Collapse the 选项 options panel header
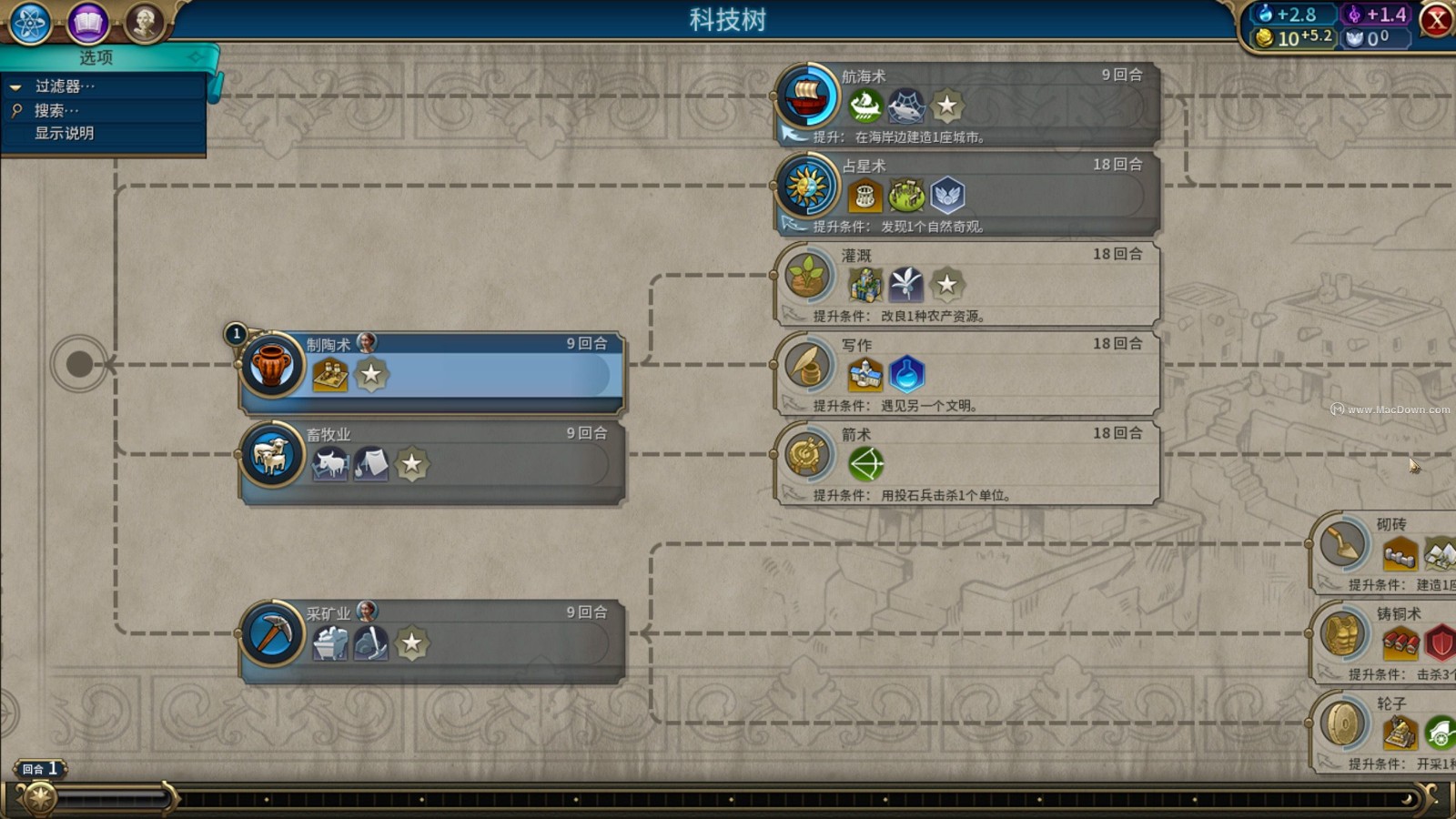Viewport: 1456px width, 819px height. [x=107, y=57]
